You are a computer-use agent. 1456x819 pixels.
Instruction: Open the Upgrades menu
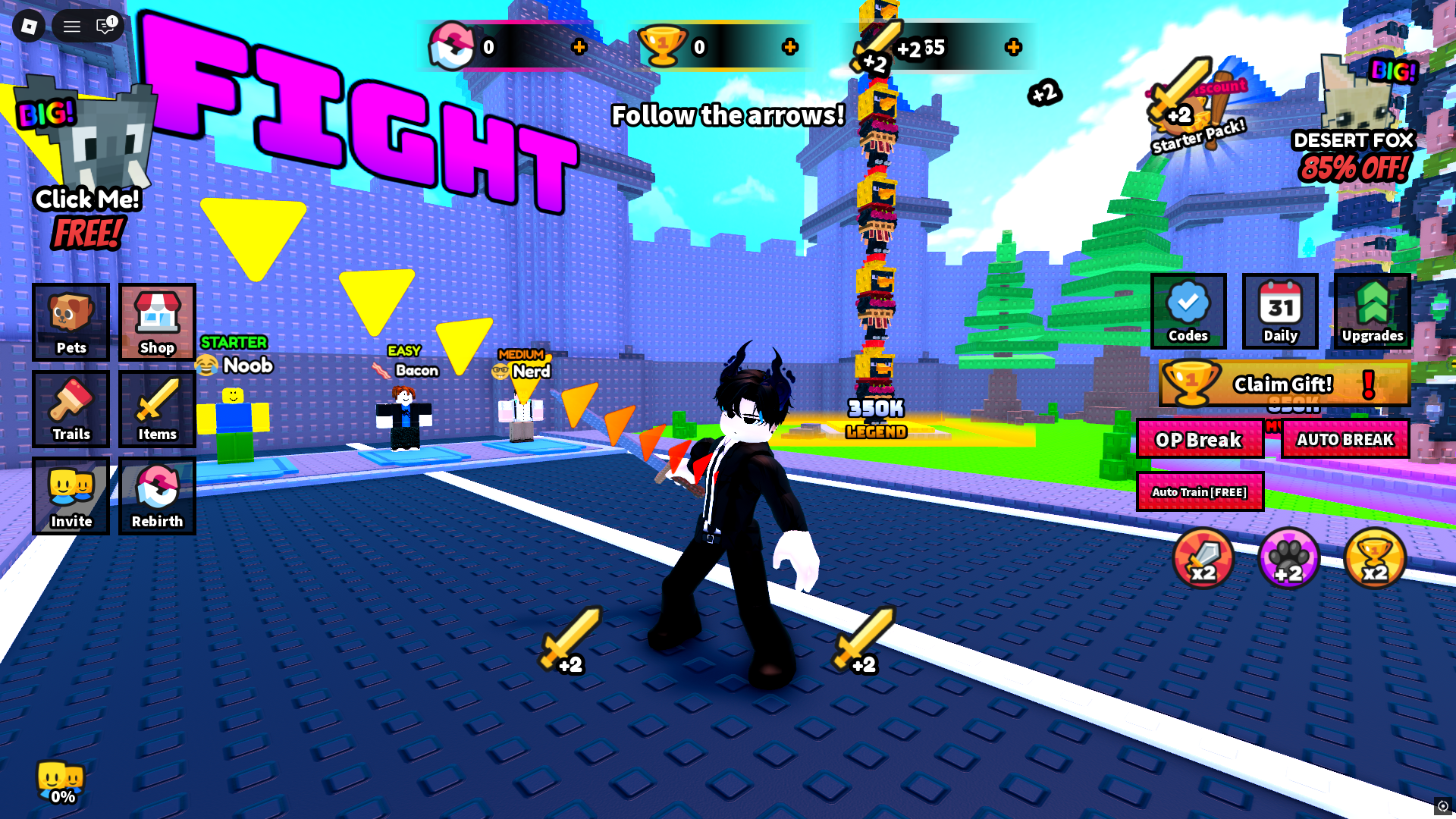[1372, 312]
